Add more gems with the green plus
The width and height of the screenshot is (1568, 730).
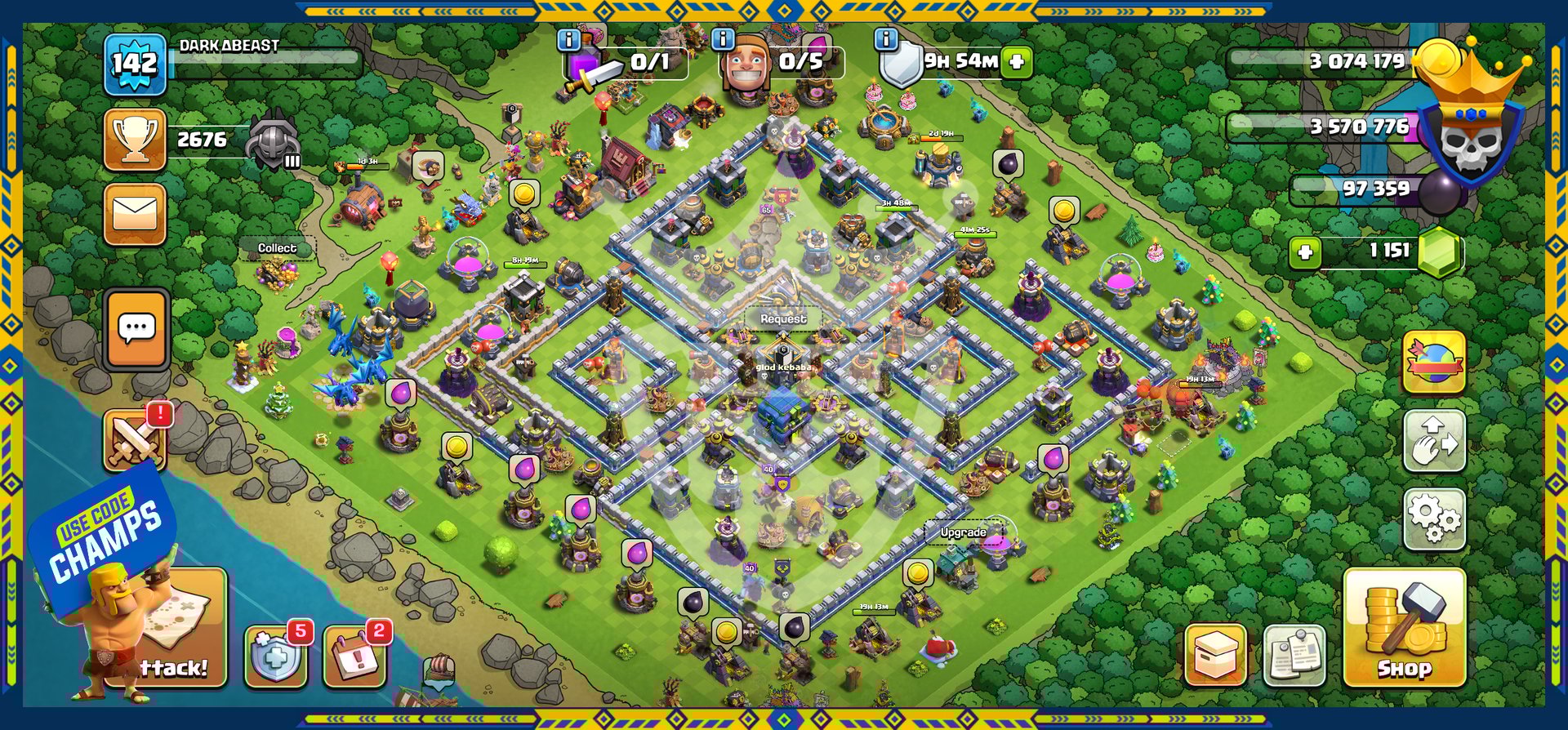1305,251
